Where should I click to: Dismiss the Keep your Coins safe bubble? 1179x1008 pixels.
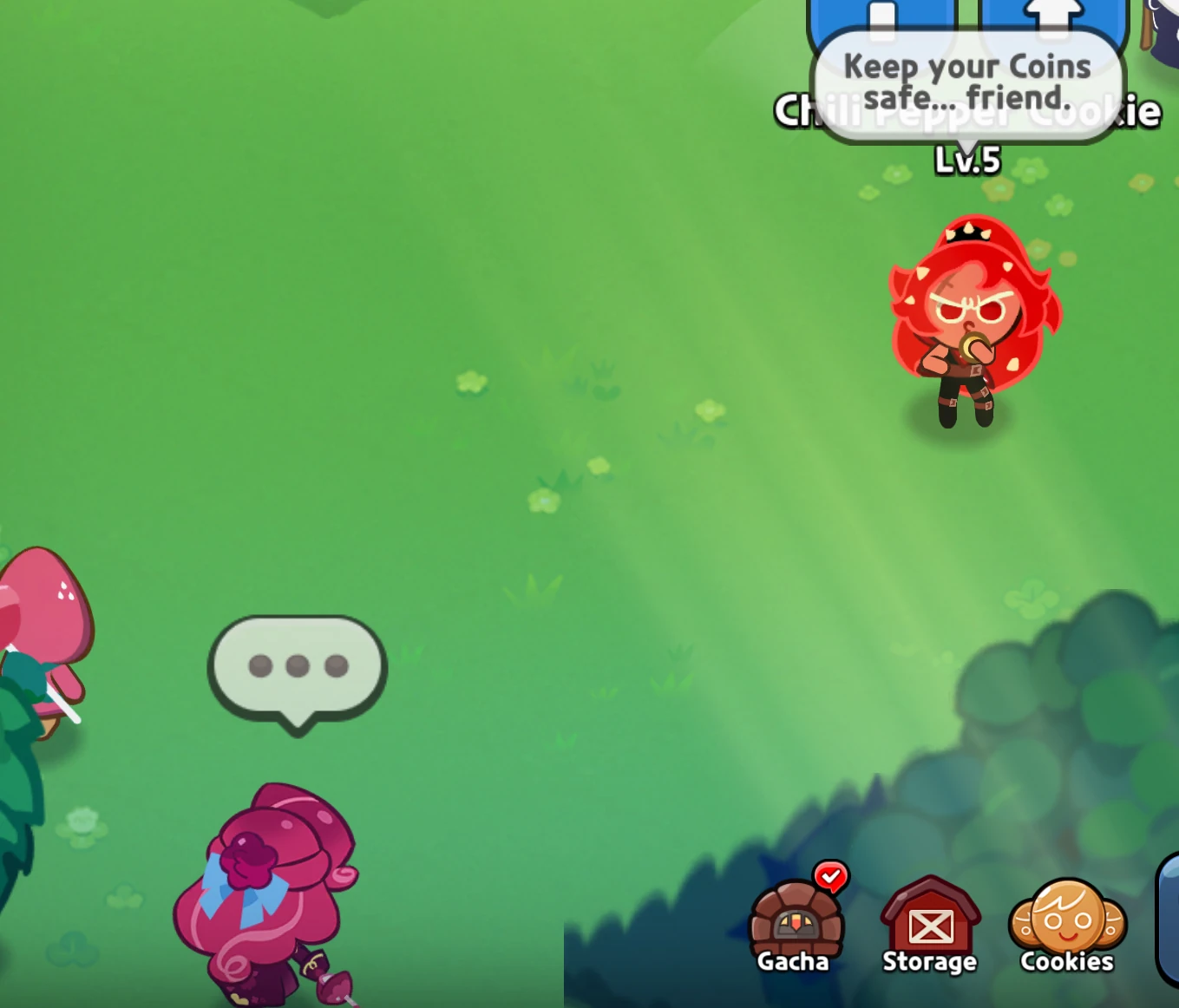click(966, 81)
